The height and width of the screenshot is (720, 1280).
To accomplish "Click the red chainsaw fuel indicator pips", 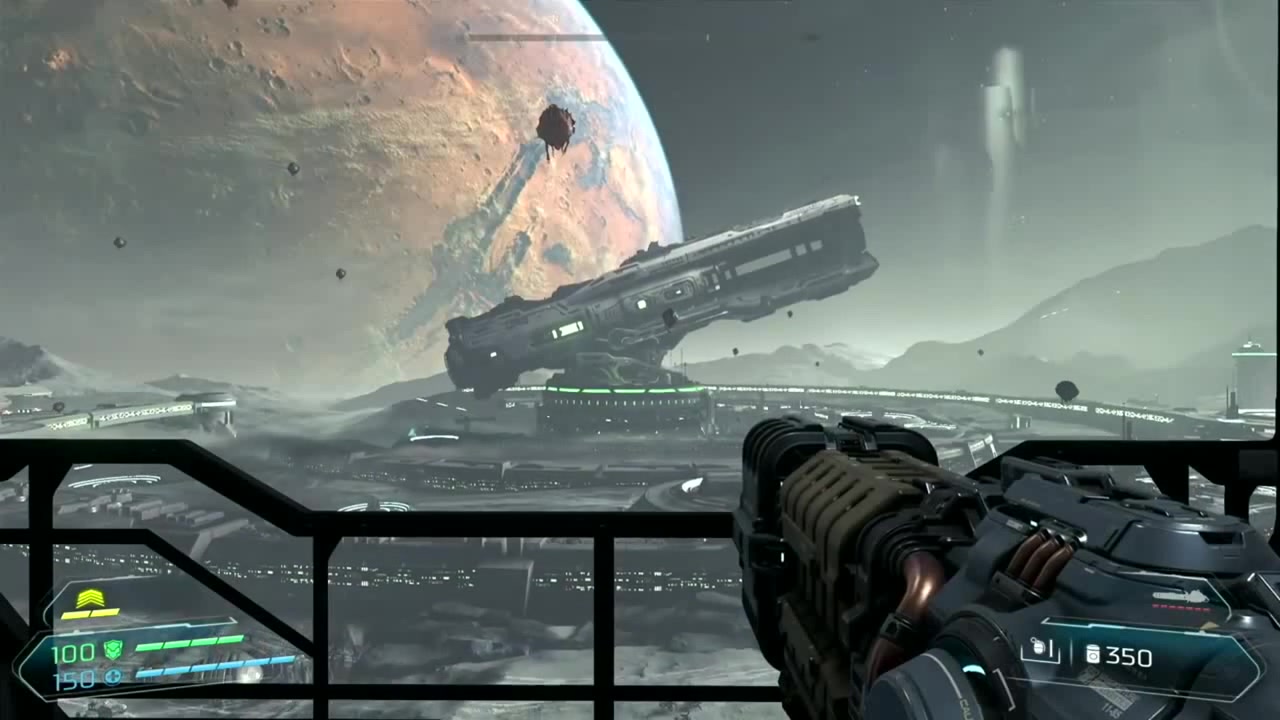I will pos(1180,607).
